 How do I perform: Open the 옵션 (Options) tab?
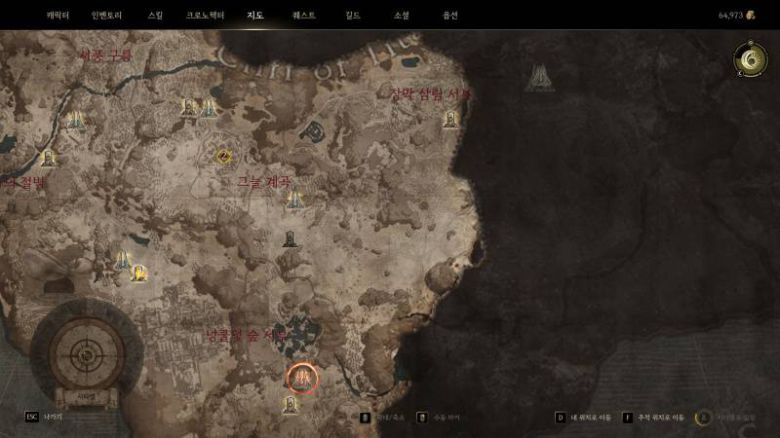(450, 15)
